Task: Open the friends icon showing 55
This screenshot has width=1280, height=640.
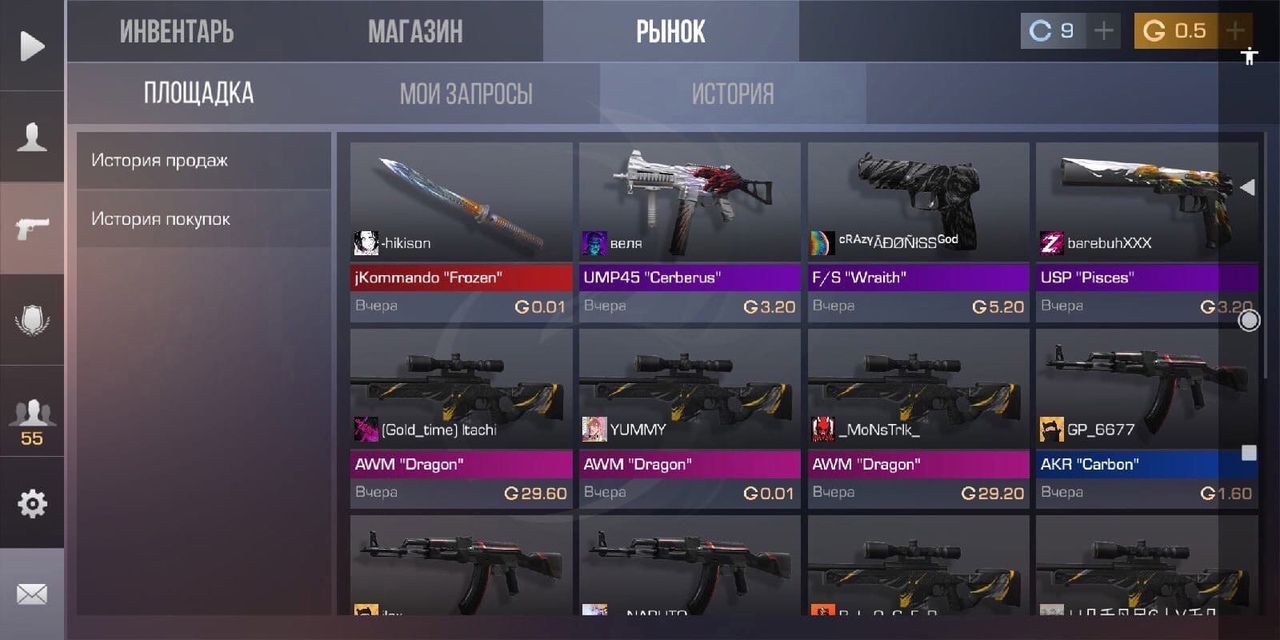Action: pos(32,420)
